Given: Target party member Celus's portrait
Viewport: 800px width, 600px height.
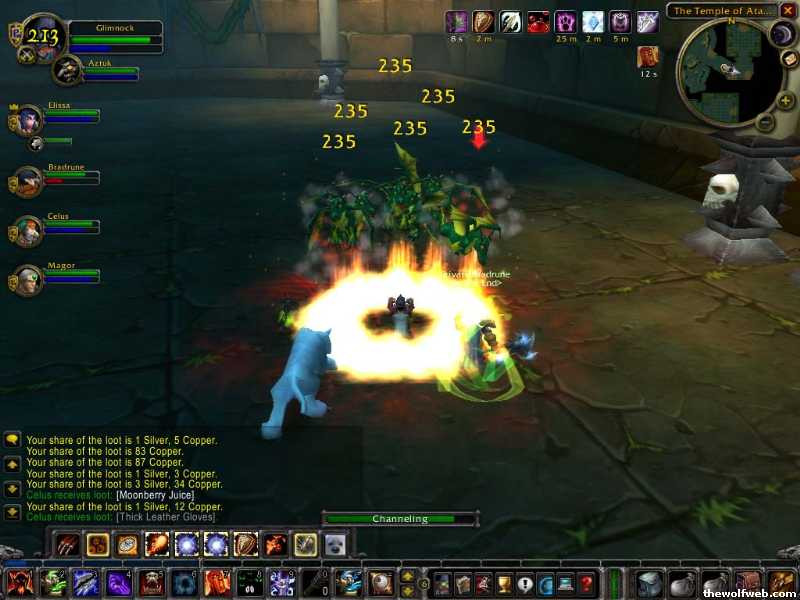Looking at the screenshot, I should coord(27,230).
